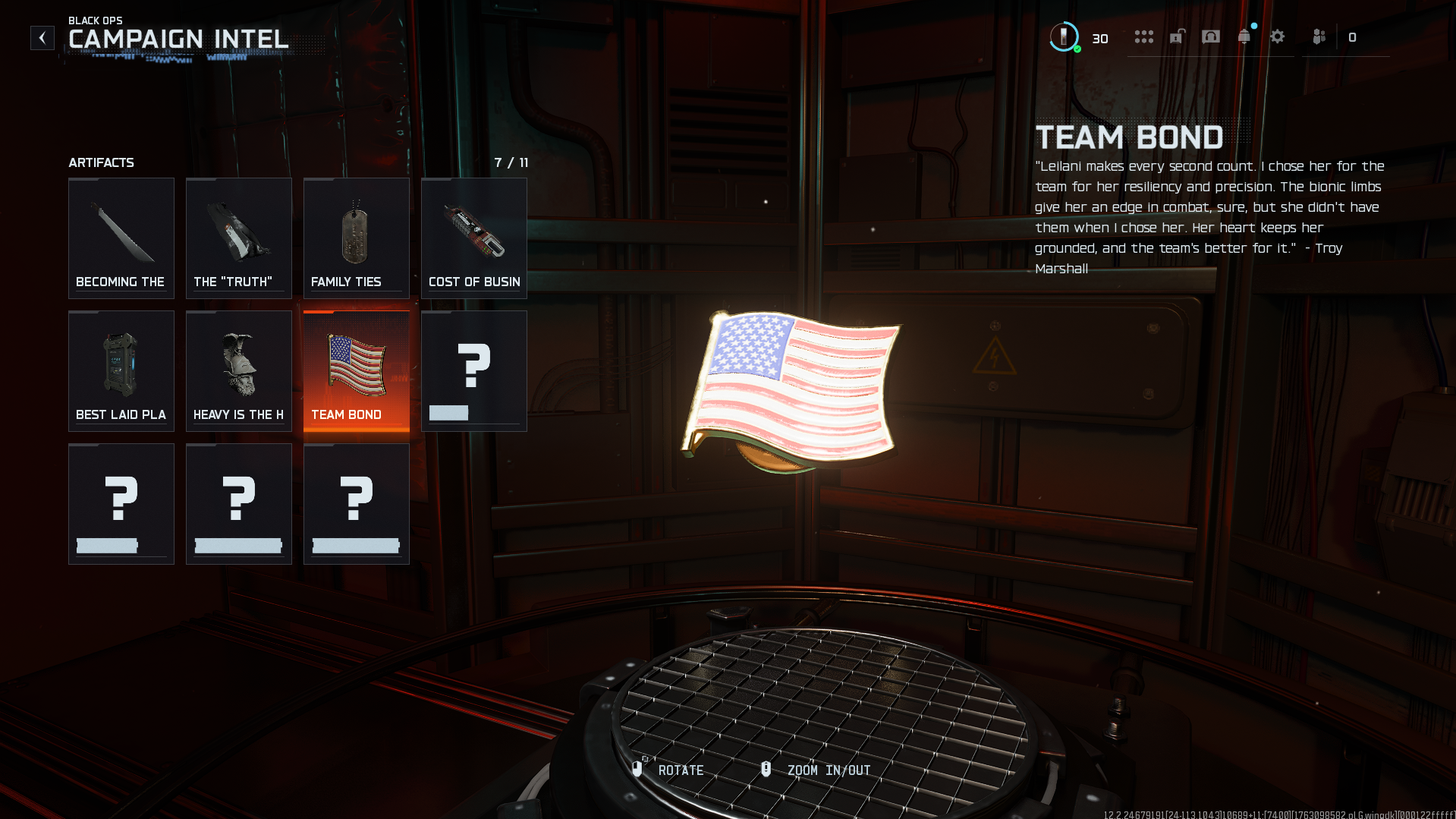Viewport: 1456px width, 819px height.
Task: Select the Cost of Busin artifact
Action: [474, 238]
